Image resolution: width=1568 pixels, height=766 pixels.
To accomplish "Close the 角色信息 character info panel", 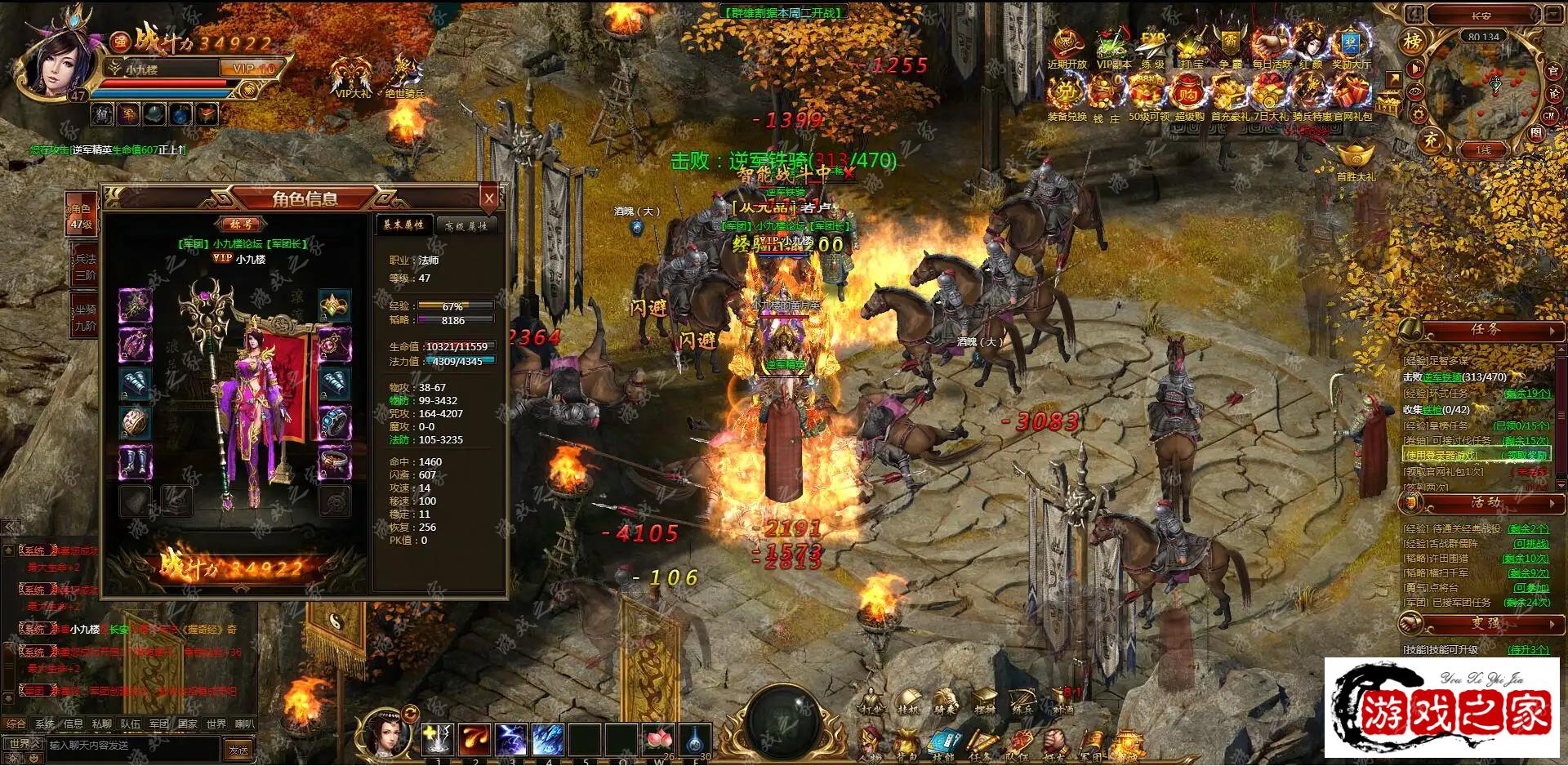I will (489, 198).
